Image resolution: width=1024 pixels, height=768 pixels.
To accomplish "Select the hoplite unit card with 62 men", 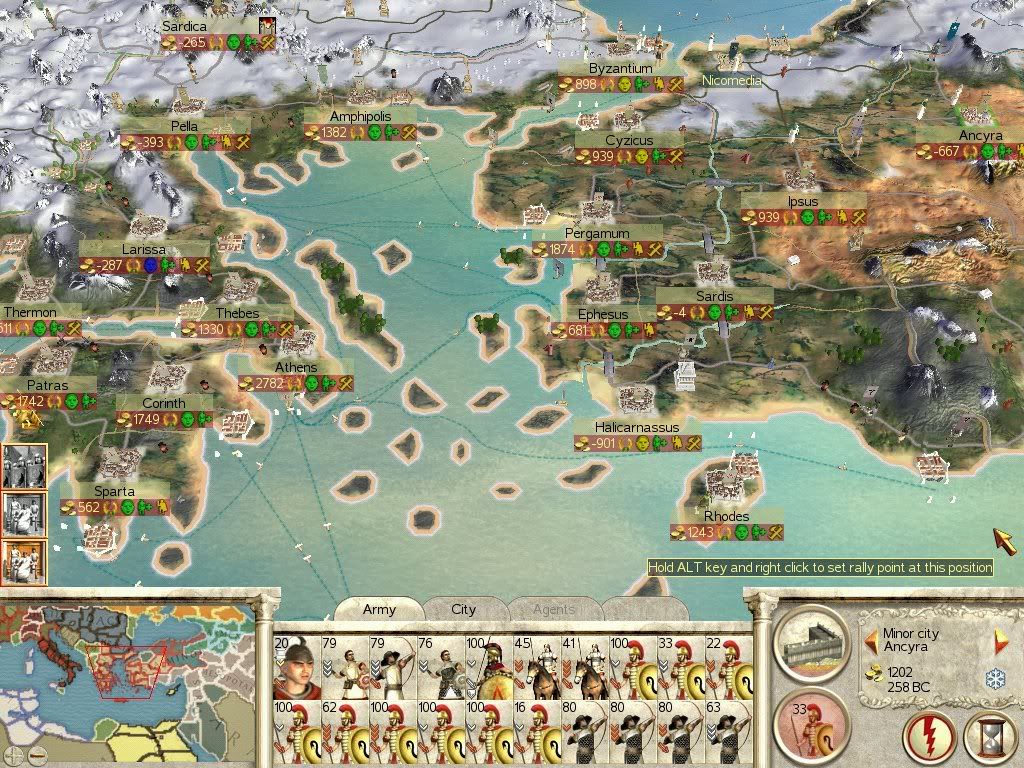I will pyautogui.click(x=343, y=733).
